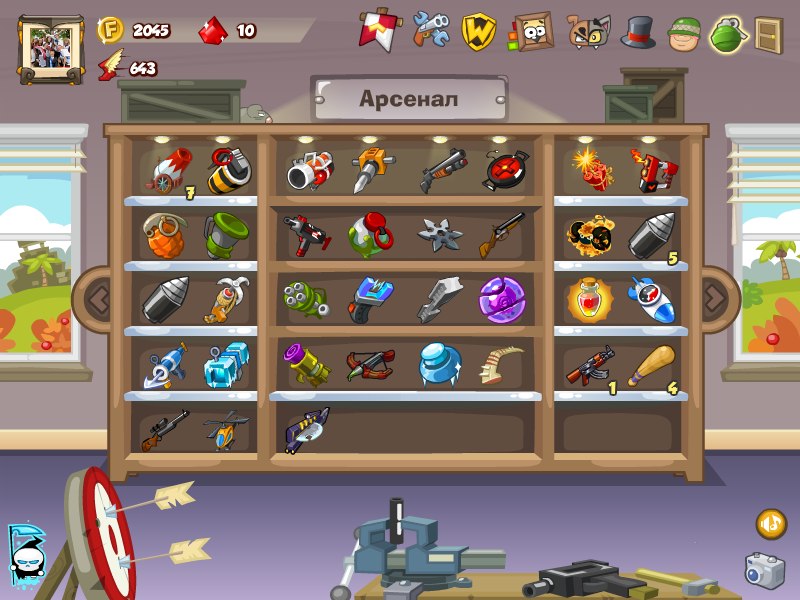Viewport: 800px width, 600px height.
Task: Select the purple magic orb
Action: (498, 298)
